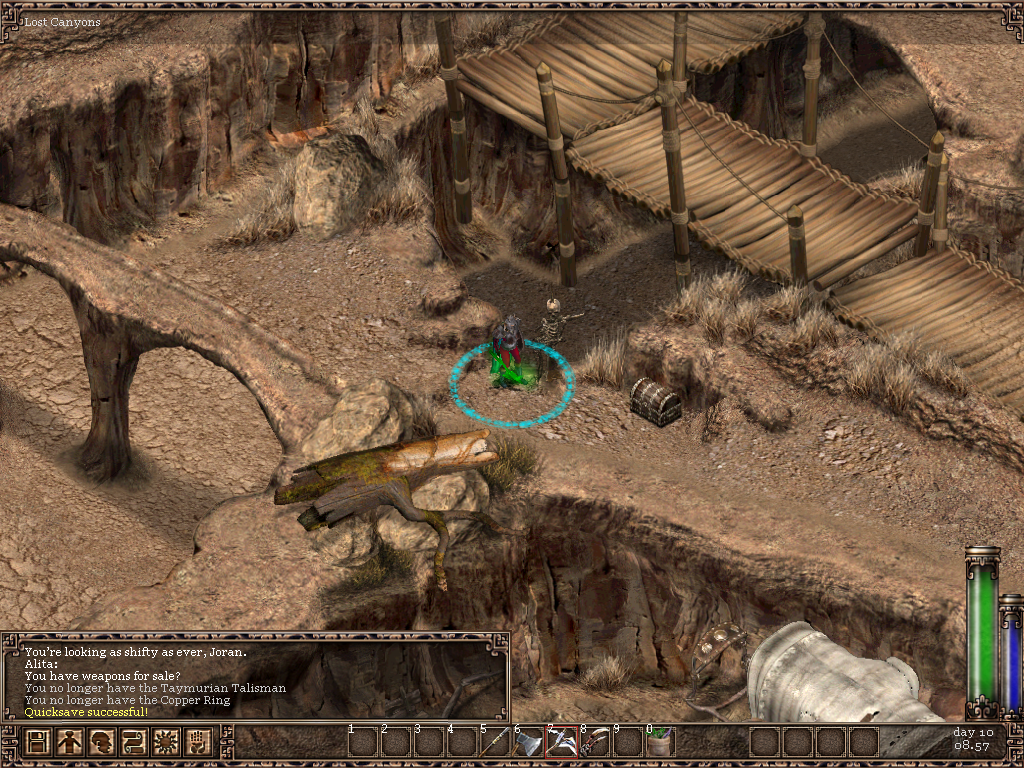The height and width of the screenshot is (768, 1024).
Task: Use the potted herb in slot 0
Action: [x=660, y=742]
